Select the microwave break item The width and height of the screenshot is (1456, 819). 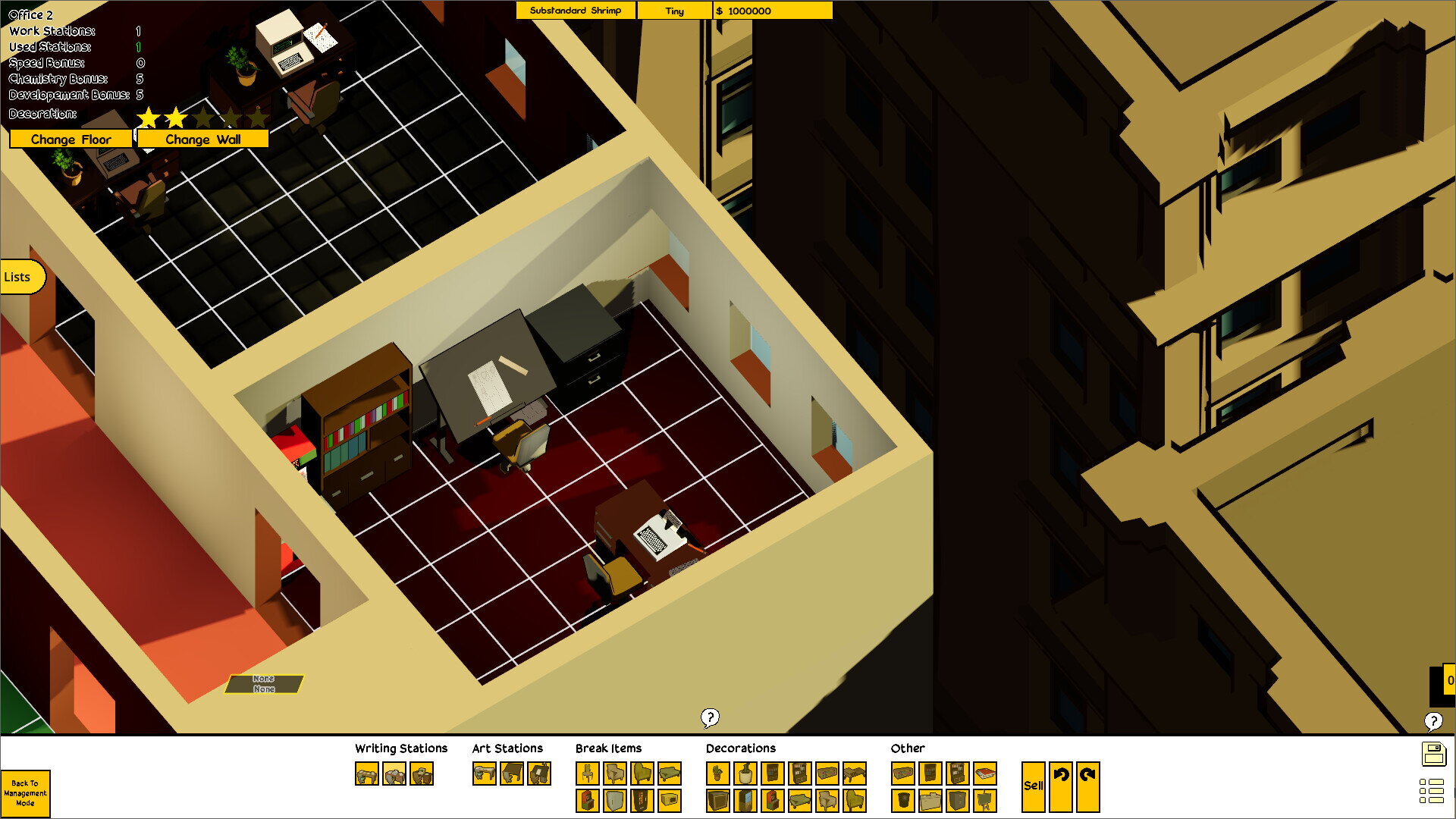coord(670,801)
